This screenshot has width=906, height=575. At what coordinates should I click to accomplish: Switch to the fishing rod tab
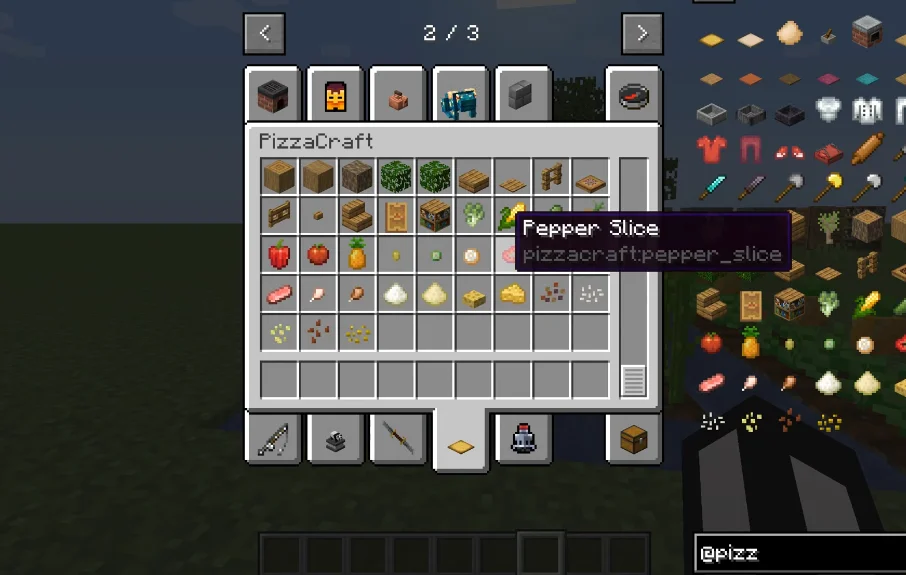tap(272, 438)
